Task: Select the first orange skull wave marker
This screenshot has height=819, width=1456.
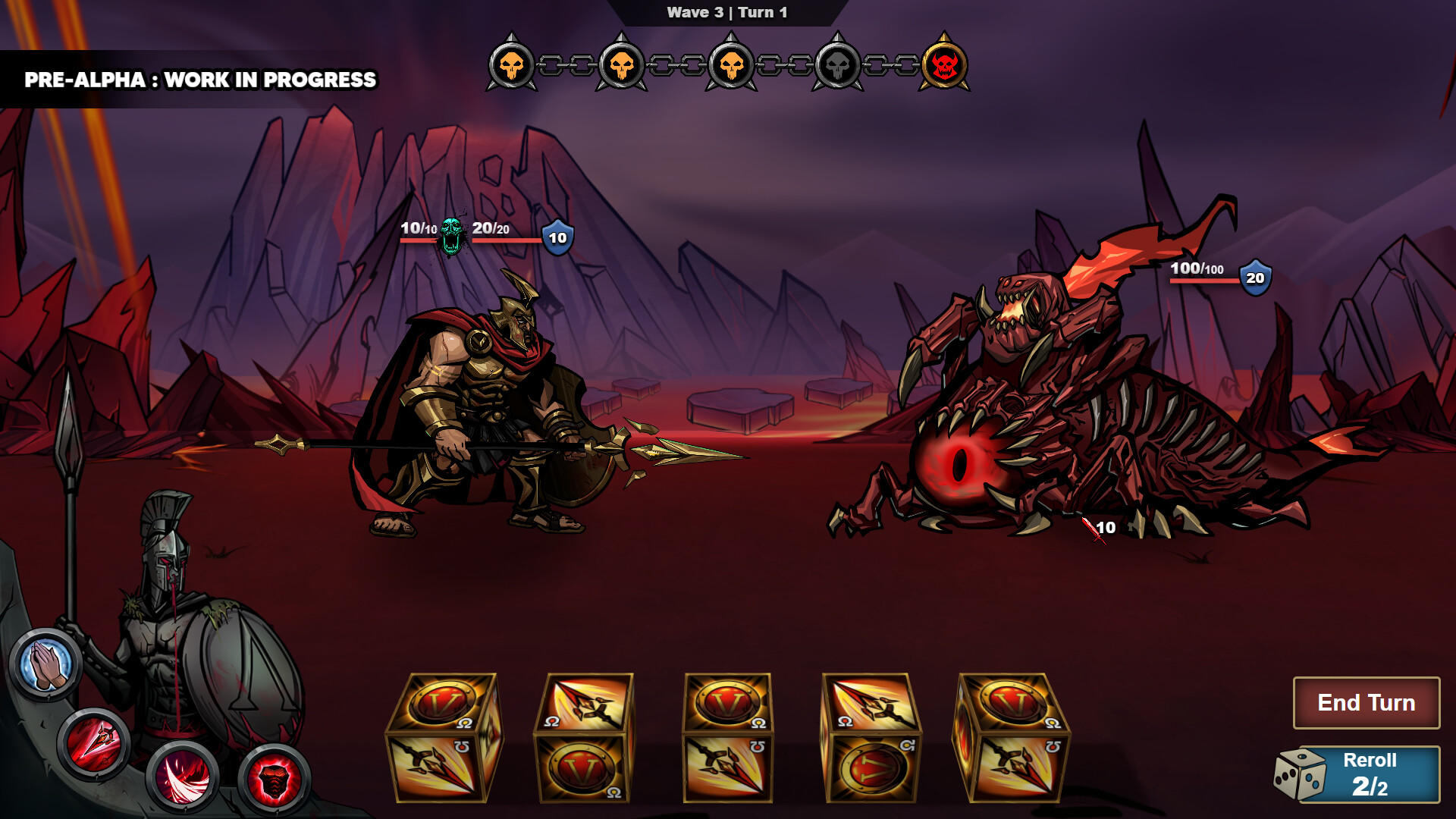Action: point(515,66)
